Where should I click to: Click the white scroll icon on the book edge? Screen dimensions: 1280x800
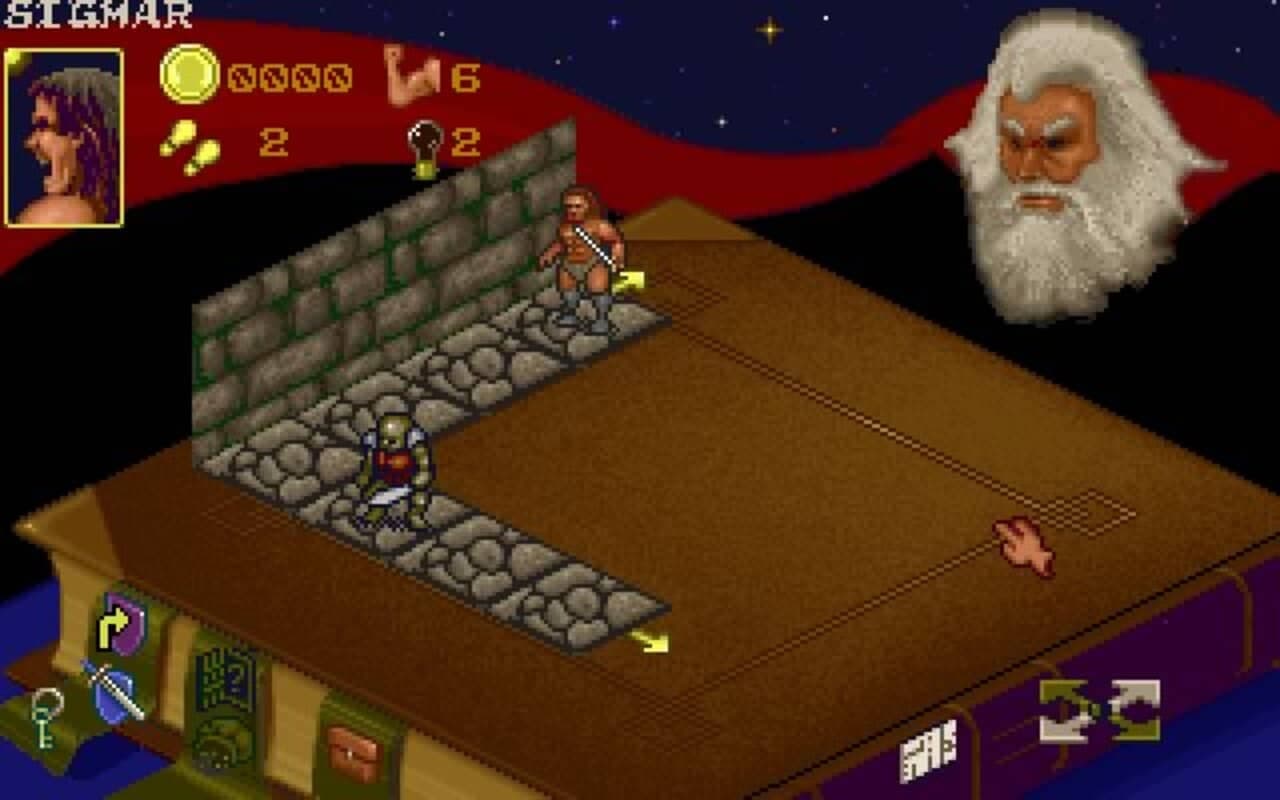(x=941, y=752)
